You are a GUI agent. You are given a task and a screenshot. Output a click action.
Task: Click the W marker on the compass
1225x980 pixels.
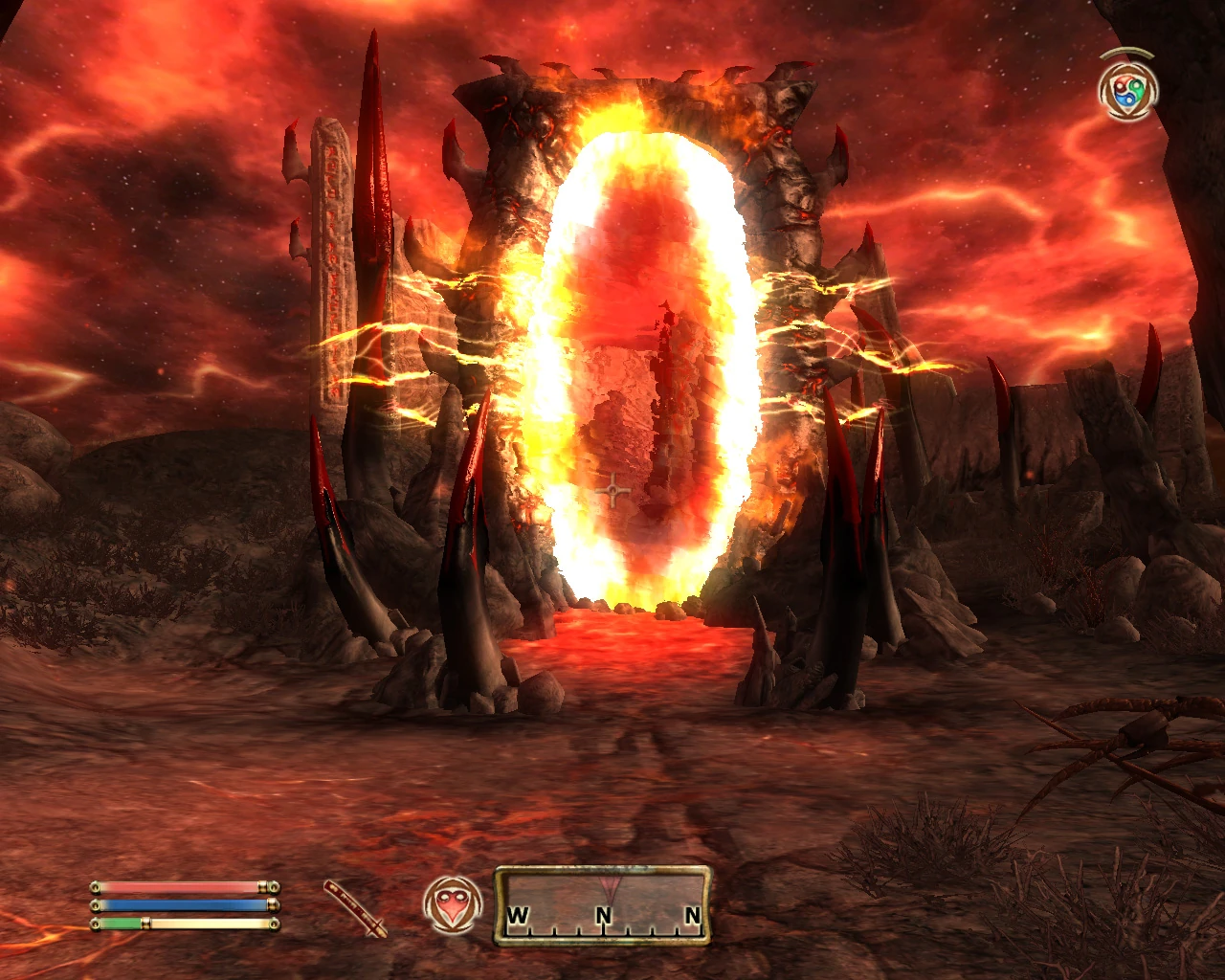[x=519, y=914]
